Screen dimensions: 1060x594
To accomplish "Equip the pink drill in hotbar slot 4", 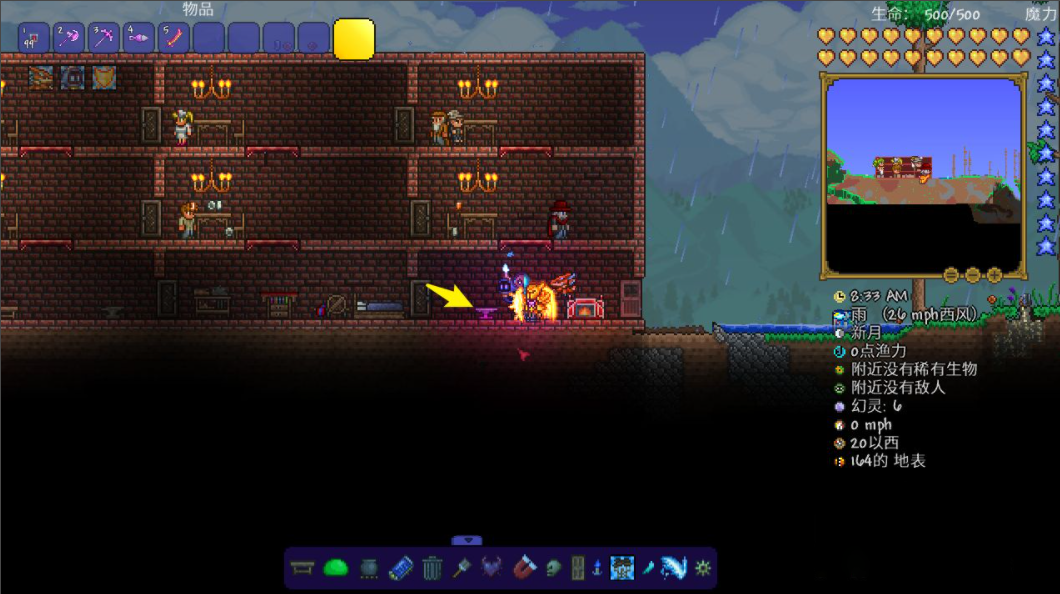I will pyautogui.click(x=138, y=39).
